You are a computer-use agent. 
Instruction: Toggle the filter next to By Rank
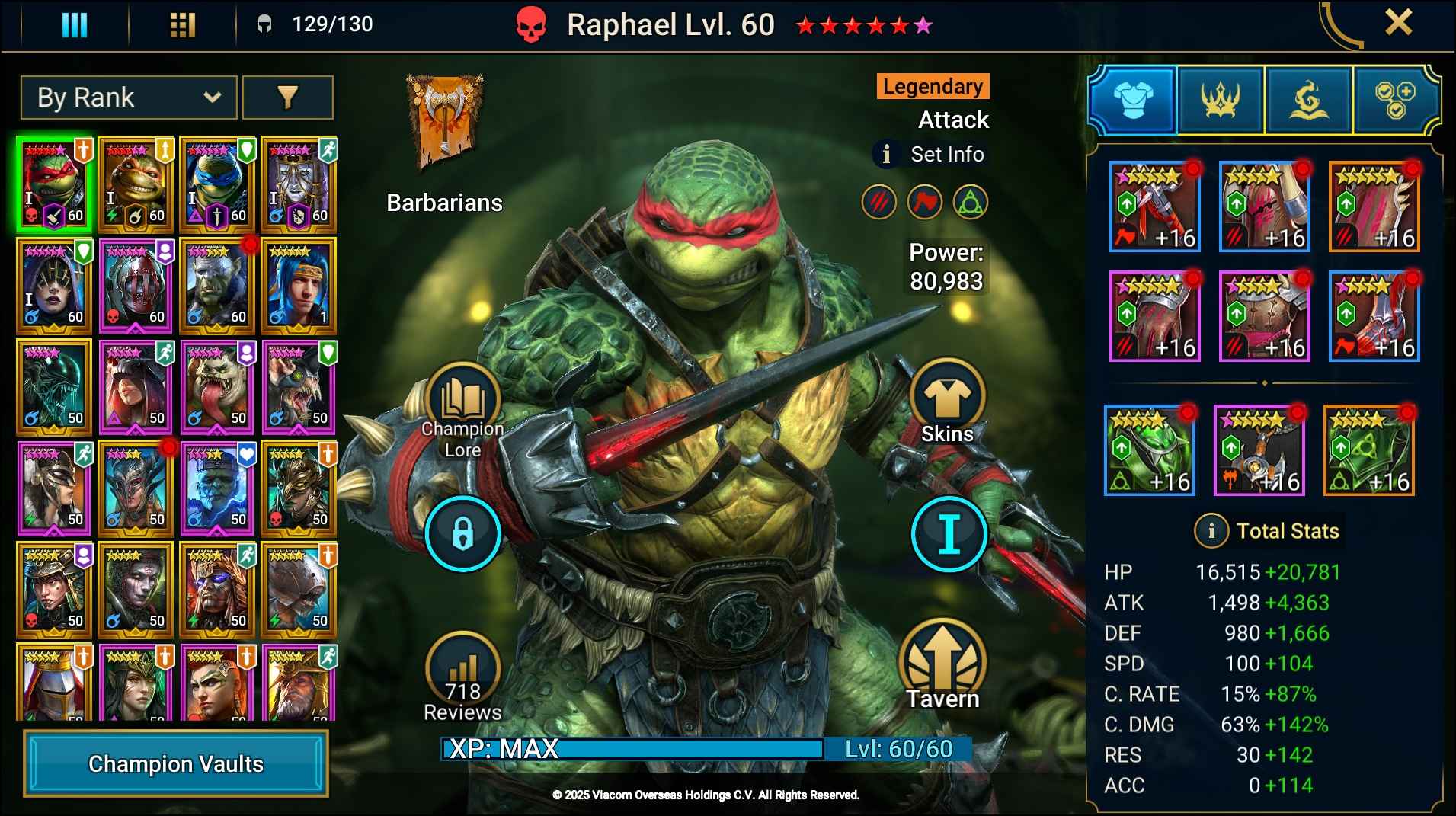pyautogui.click(x=289, y=98)
